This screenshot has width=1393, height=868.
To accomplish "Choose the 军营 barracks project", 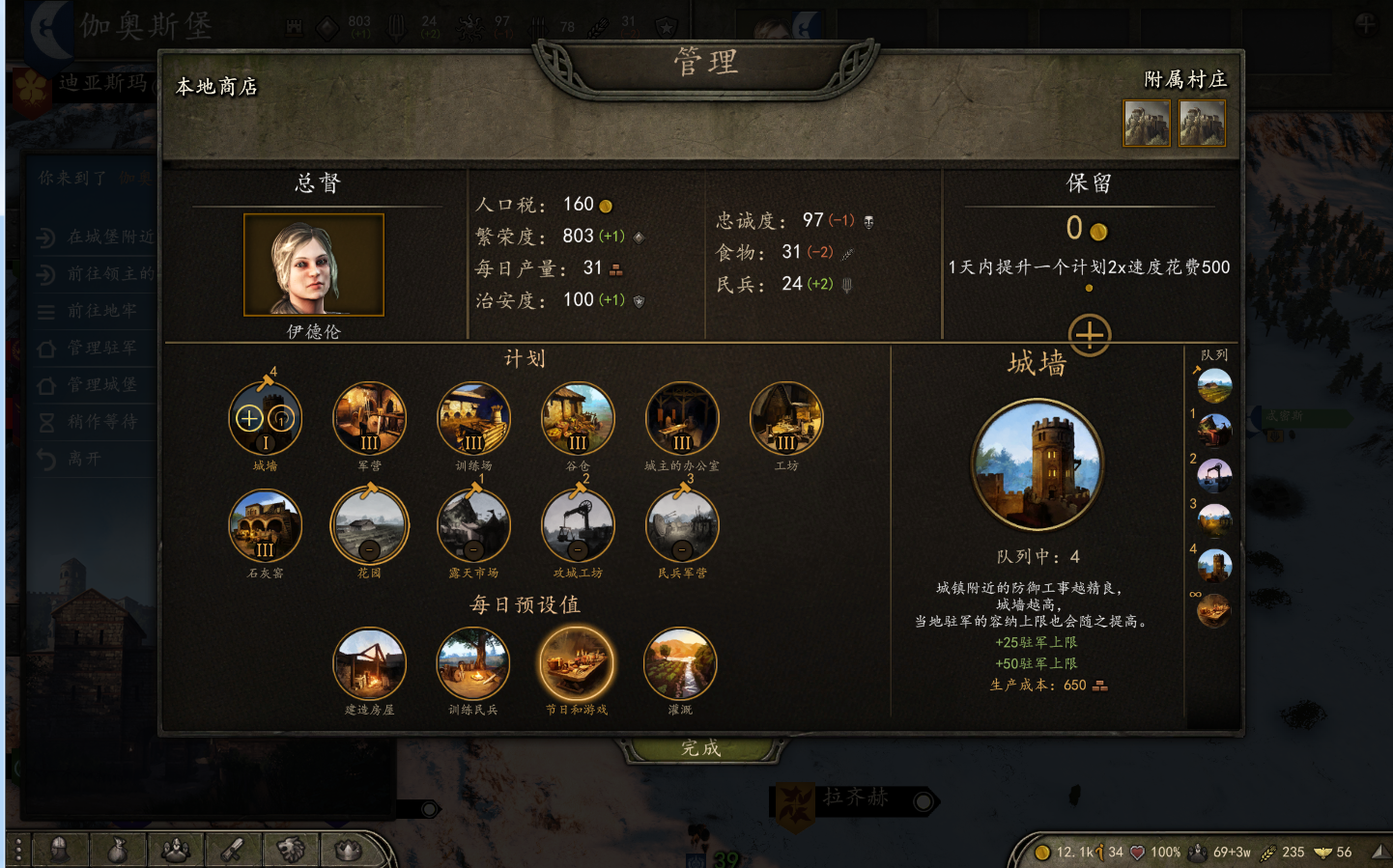I will (x=369, y=419).
